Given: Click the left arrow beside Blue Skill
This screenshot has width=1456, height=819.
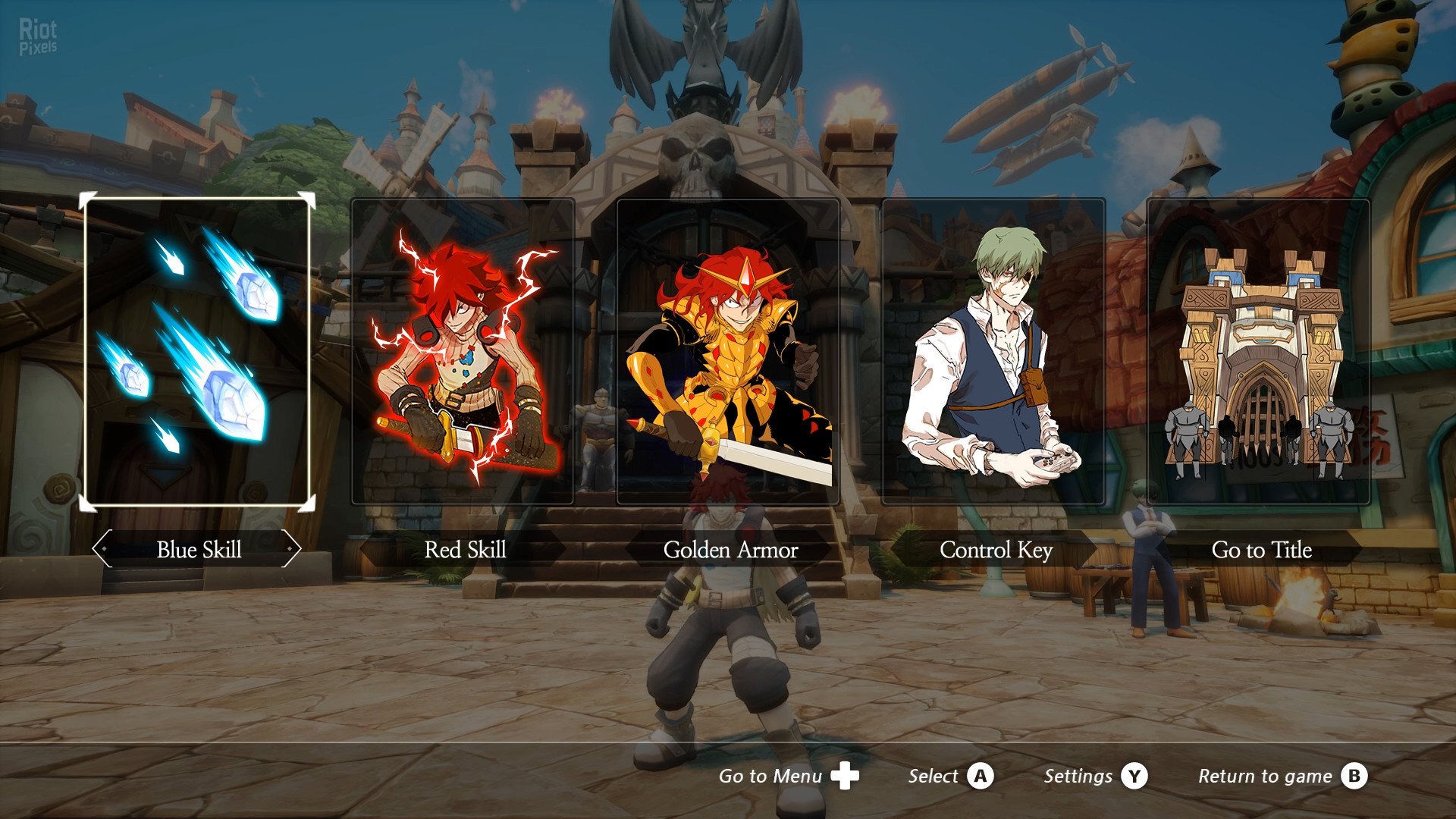Looking at the screenshot, I should click(102, 548).
